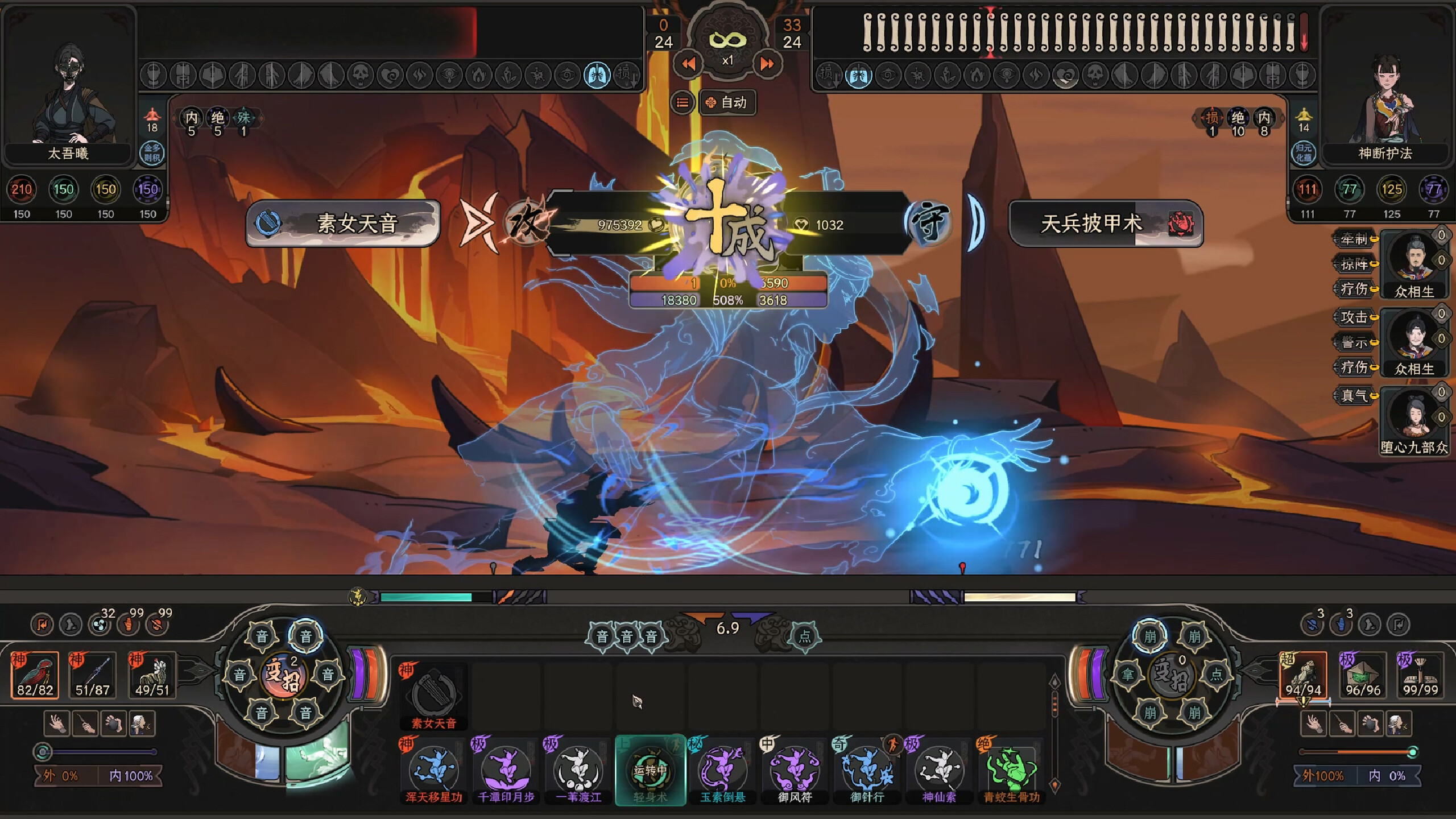Open the battle log list button
This screenshot has height=819, width=1456.
pyautogui.click(x=682, y=102)
